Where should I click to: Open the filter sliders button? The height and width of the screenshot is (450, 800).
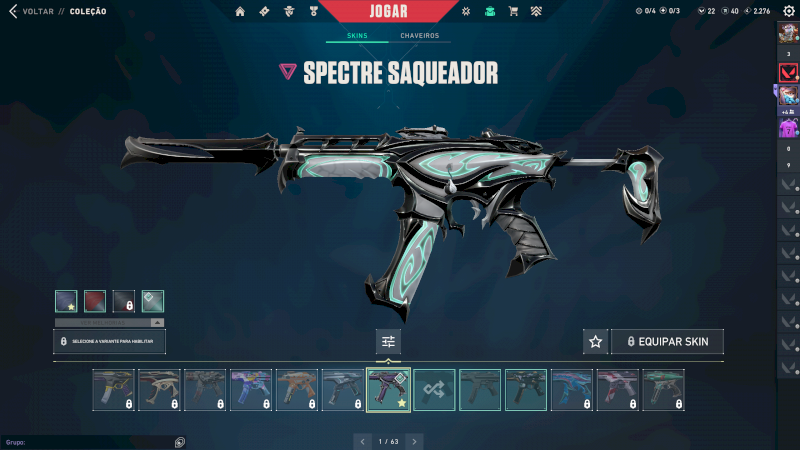click(388, 342)
